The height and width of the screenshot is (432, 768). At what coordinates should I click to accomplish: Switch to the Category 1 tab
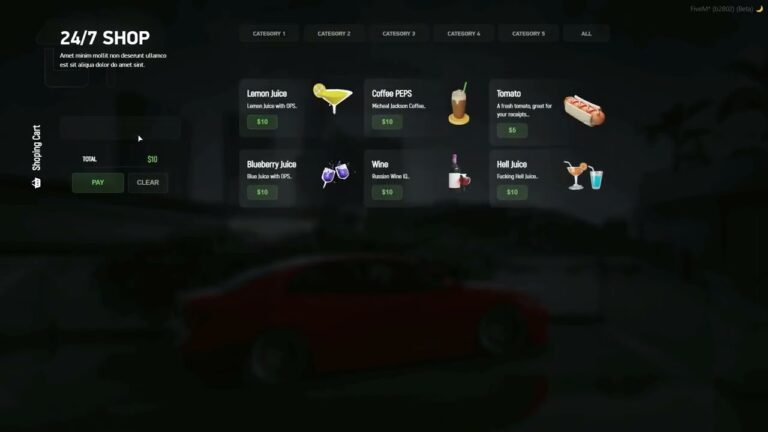[x=269, y=33]
